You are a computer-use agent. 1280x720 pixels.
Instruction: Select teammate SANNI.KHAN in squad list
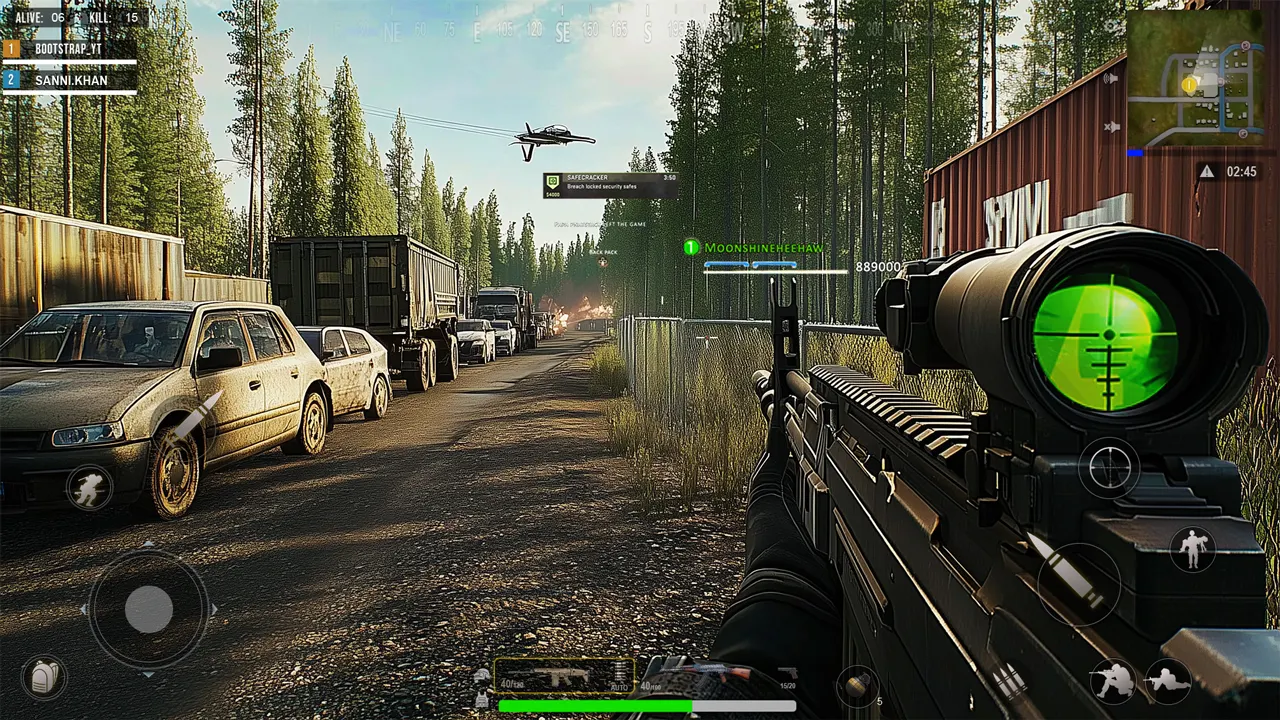point(69,79)
